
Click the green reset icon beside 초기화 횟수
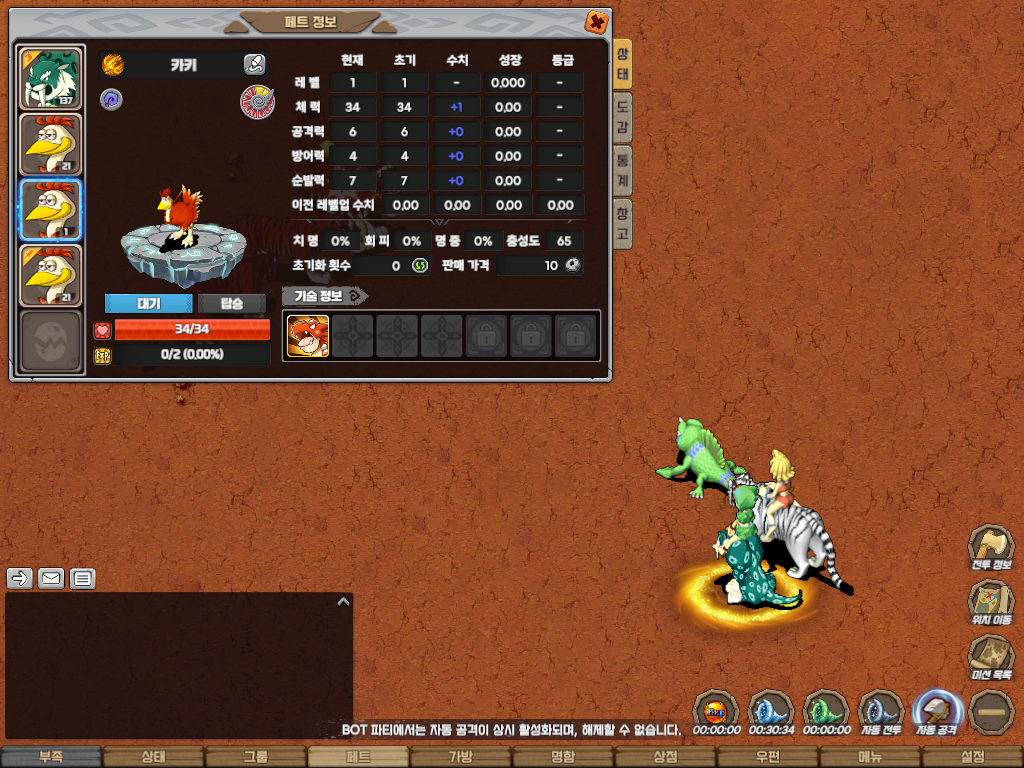[x=420, y=265]
